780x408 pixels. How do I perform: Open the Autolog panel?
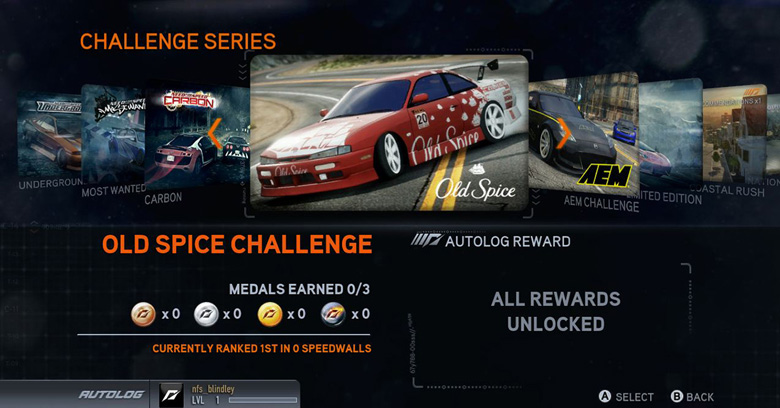(107, 395)
